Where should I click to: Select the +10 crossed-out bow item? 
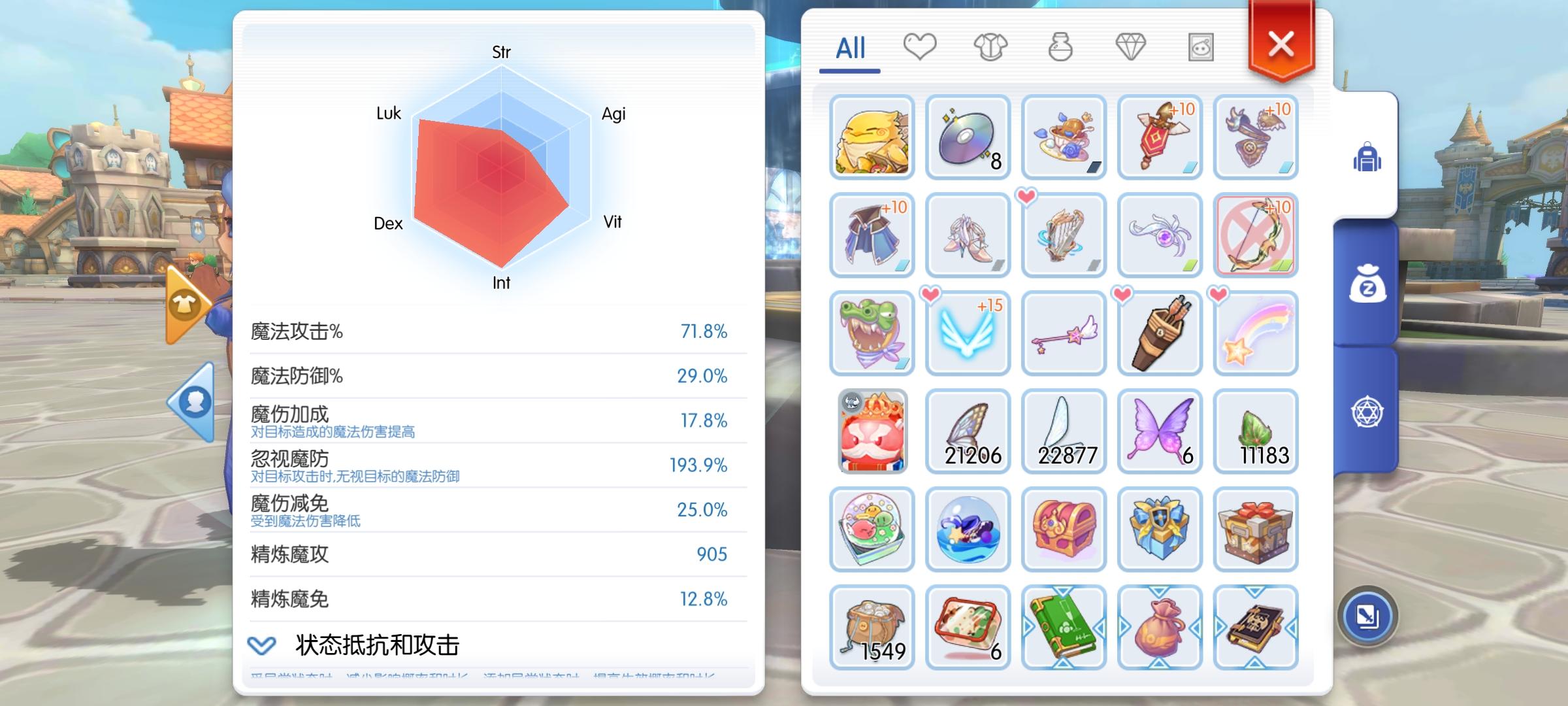click(1256, 235)
